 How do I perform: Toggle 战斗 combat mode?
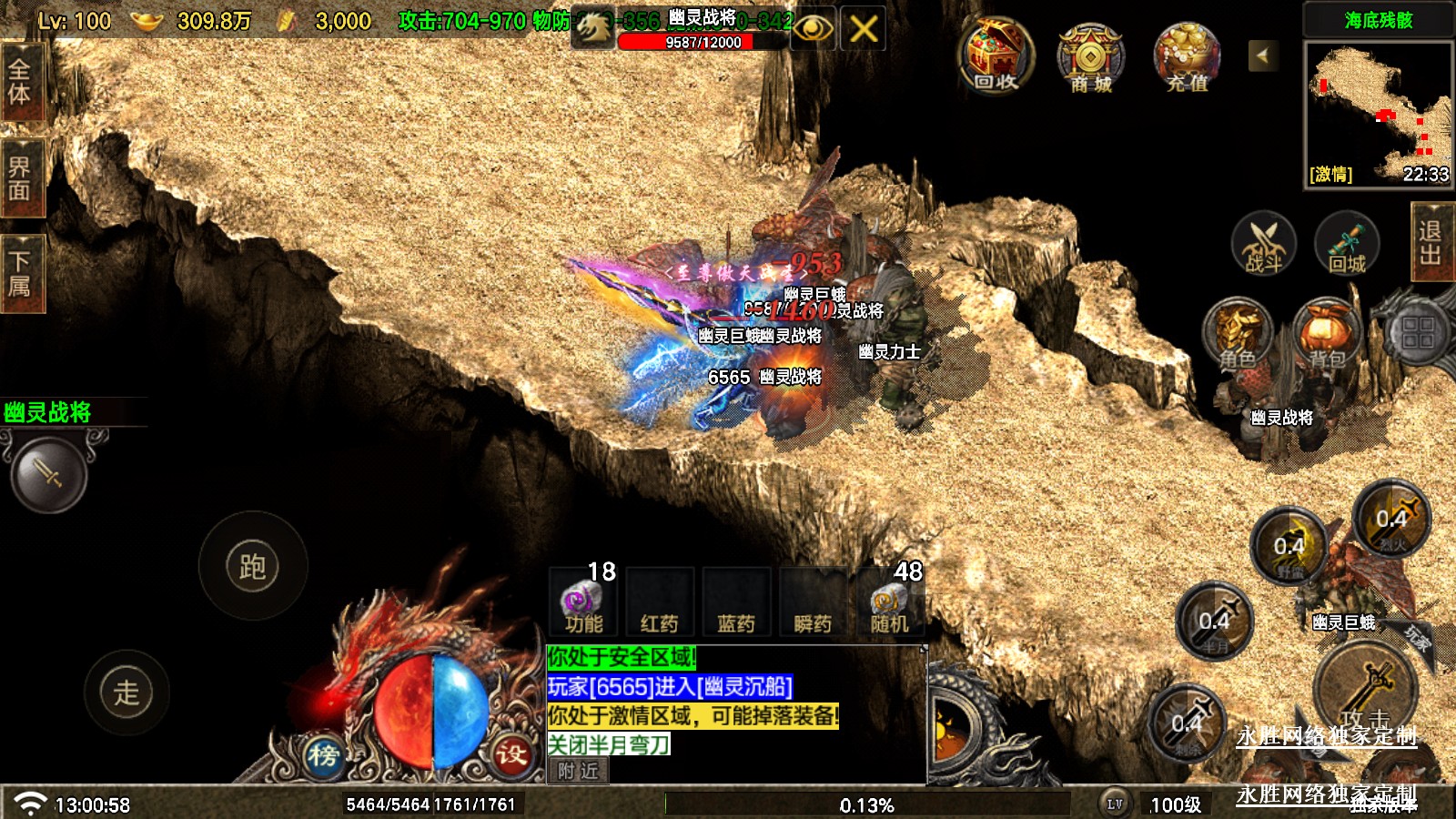click(1263, 244)
